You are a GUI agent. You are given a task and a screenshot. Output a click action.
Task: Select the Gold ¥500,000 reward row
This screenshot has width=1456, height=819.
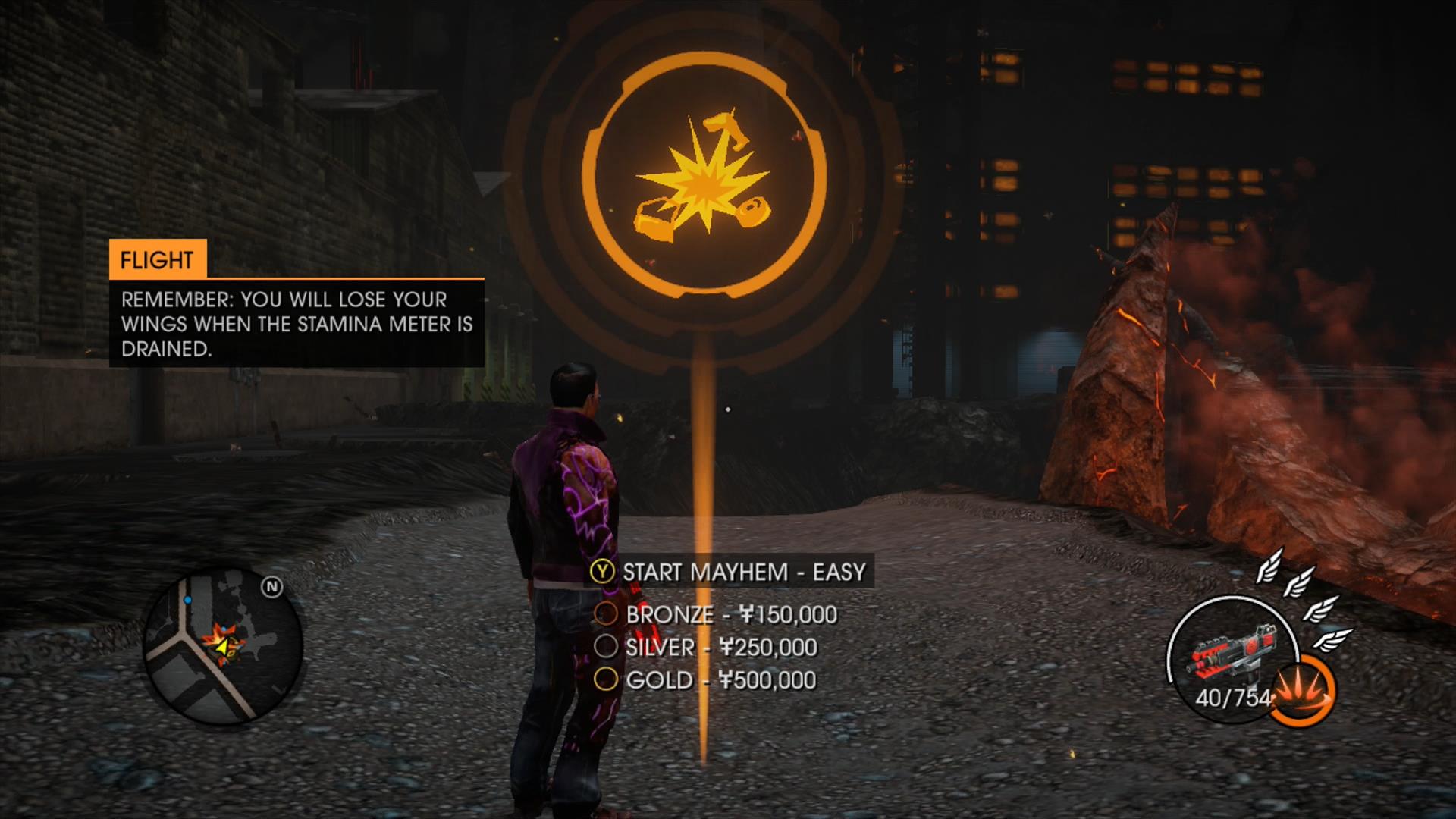coord(706,679)
